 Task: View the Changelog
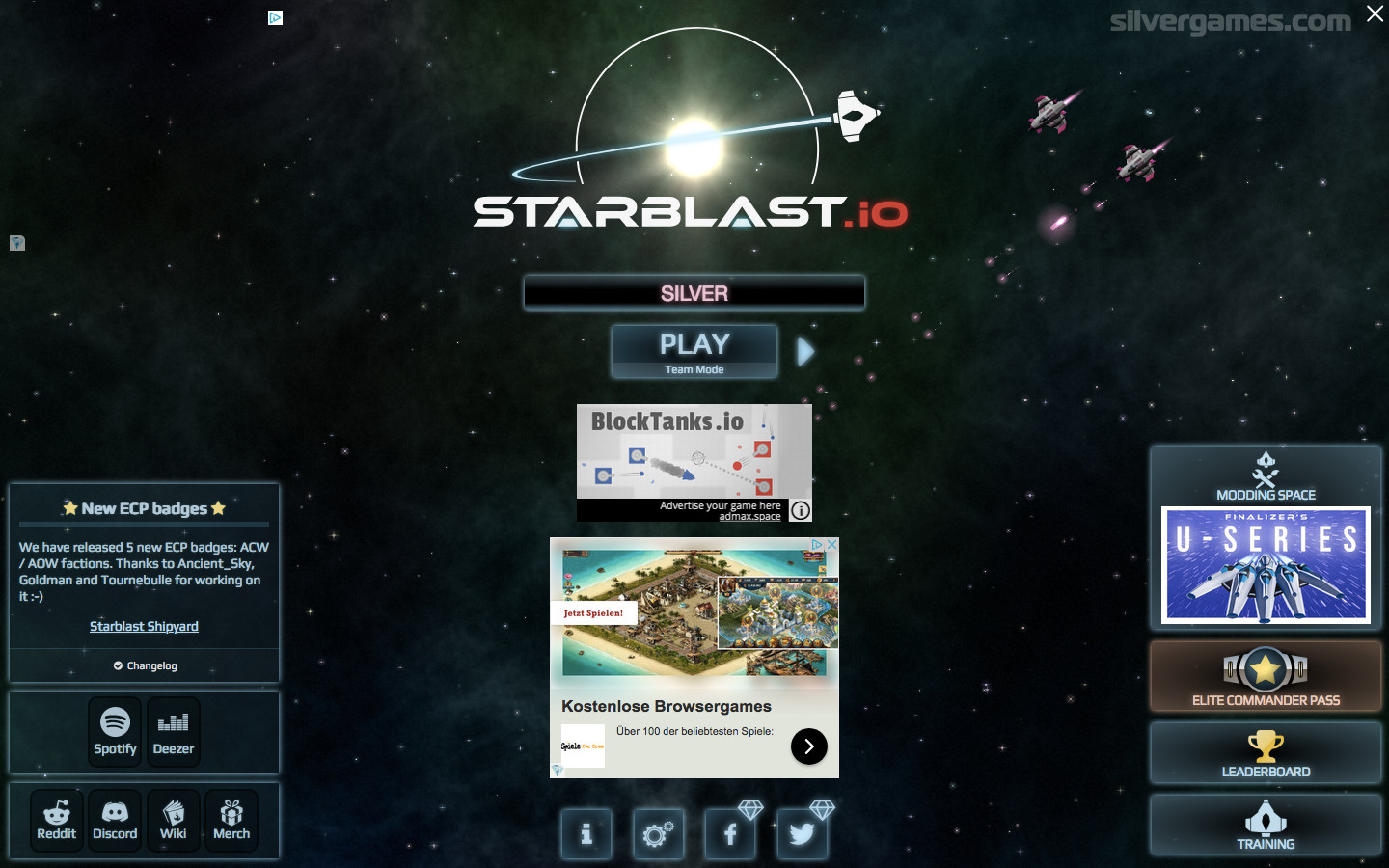tap(145, 665)
